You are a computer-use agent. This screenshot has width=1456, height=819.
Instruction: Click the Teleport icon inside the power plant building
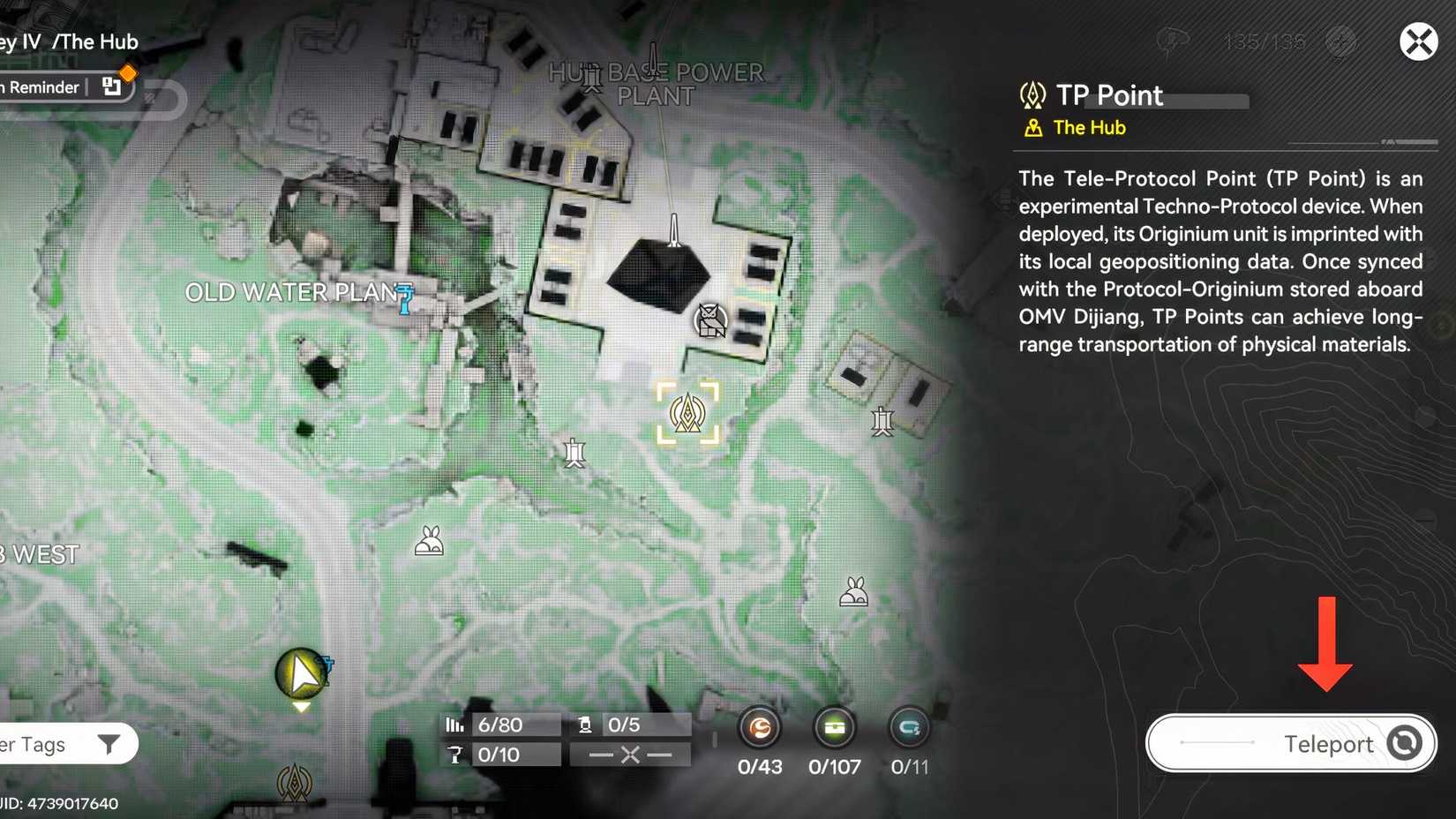[x=711, y=319]
